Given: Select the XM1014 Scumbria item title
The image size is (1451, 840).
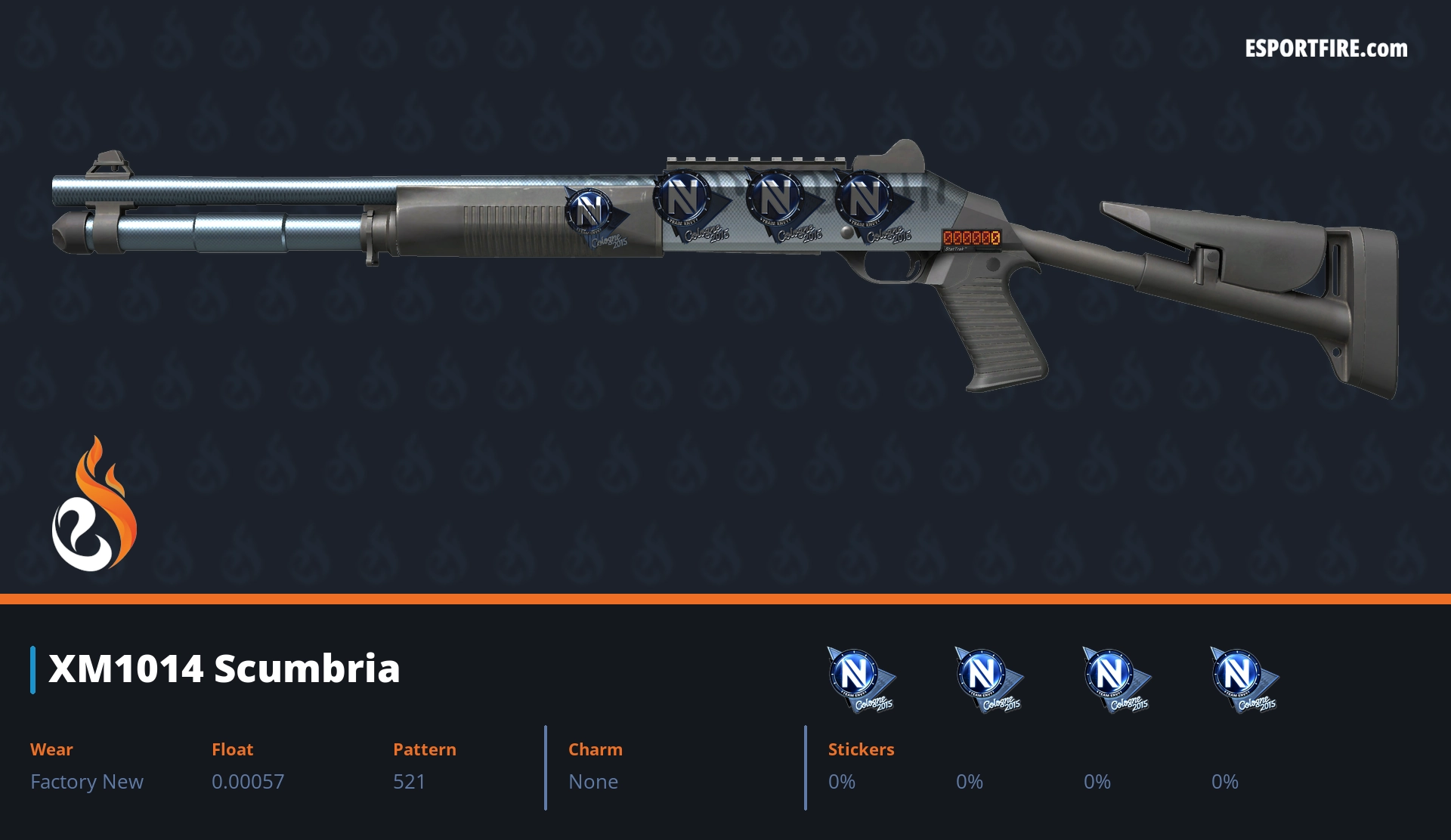Looking at the screenshot, I should (x=224, y=669).
